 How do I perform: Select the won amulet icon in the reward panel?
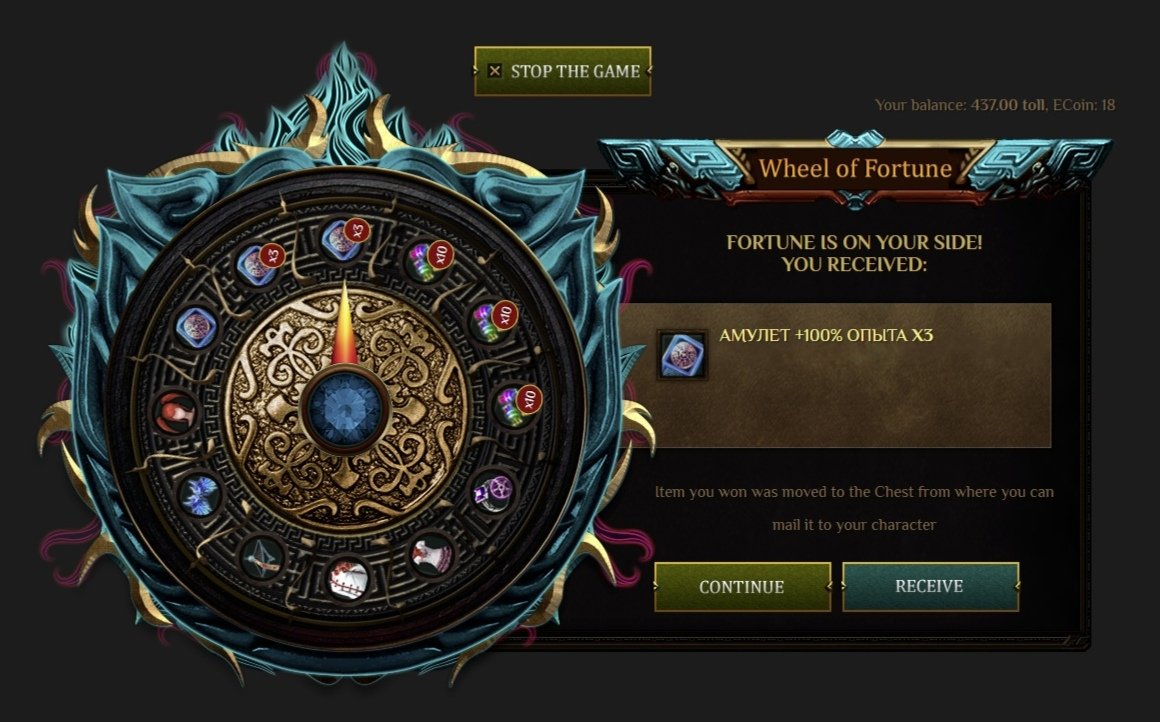[x=682, y=356]
